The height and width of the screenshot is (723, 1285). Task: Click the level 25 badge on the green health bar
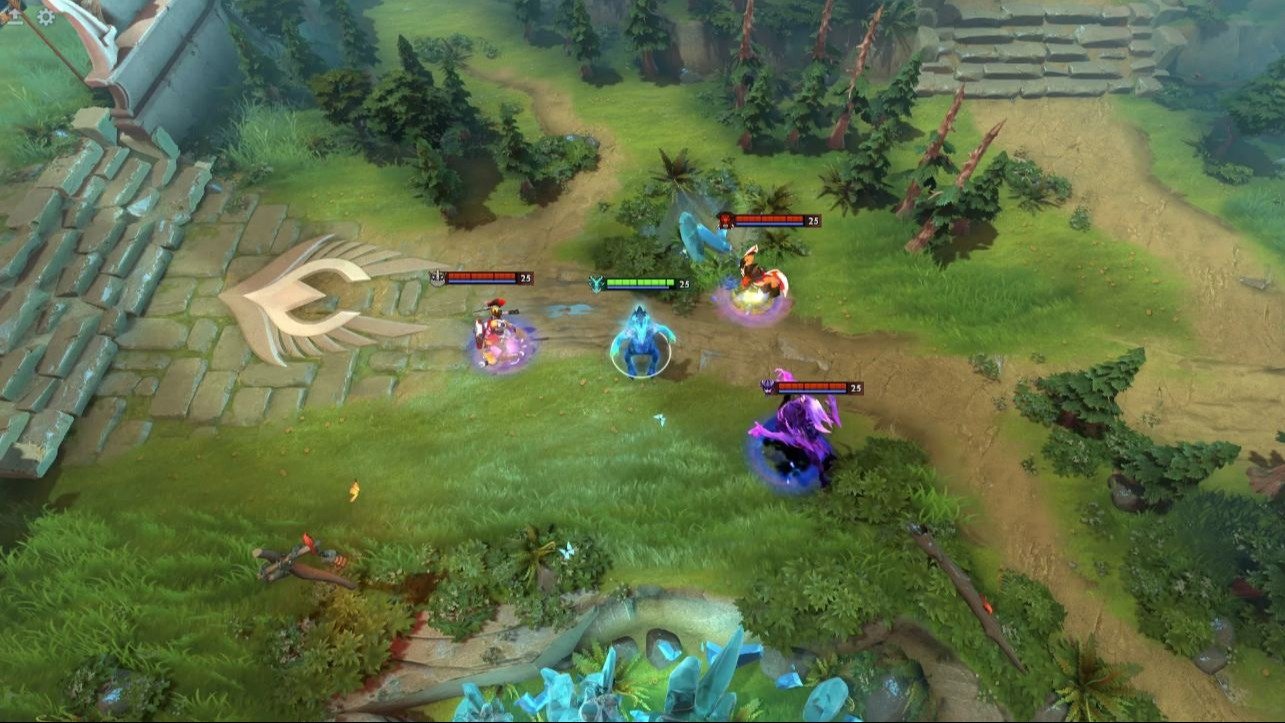pos(685,282)
